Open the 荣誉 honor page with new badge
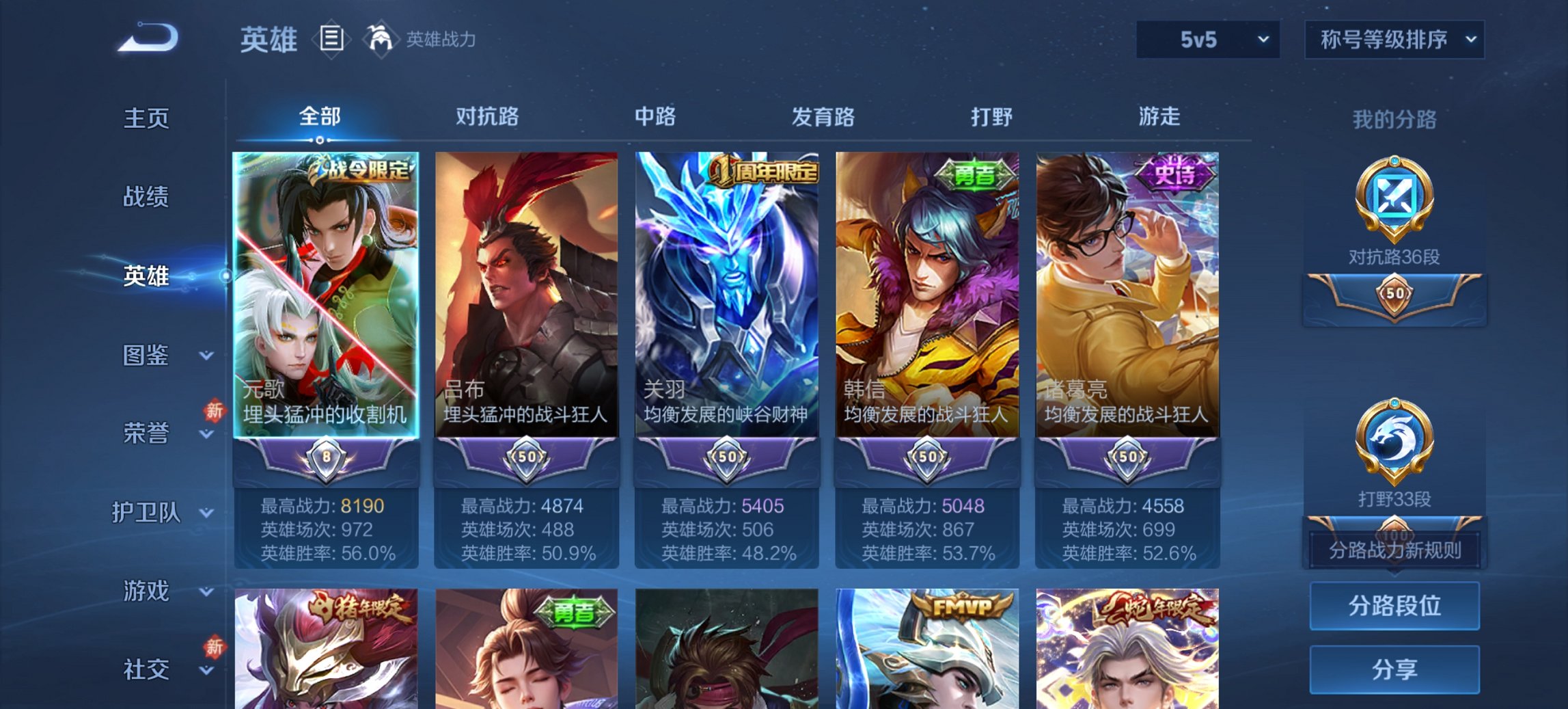 (145, 432)
